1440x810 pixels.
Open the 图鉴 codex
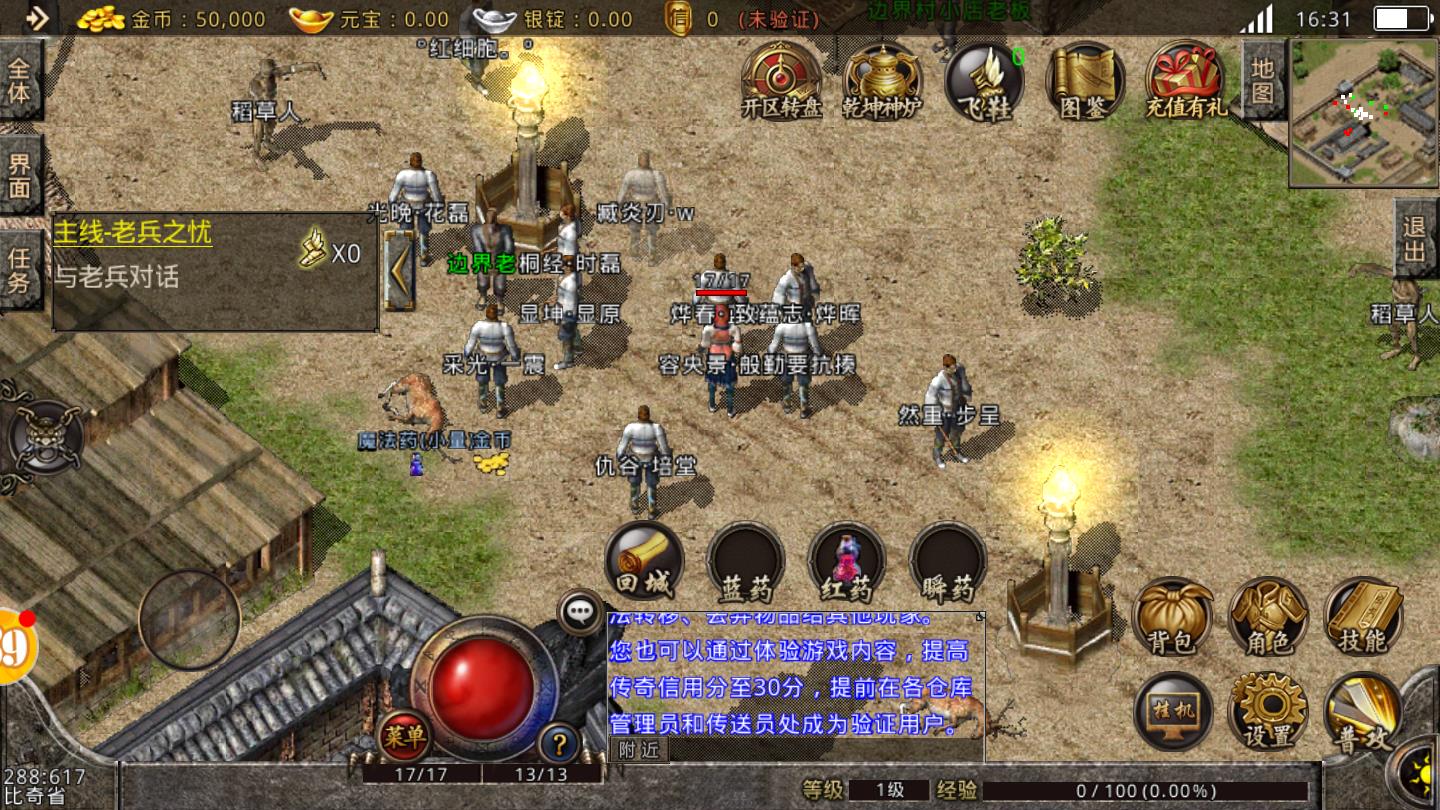(x=1085, y=80)
